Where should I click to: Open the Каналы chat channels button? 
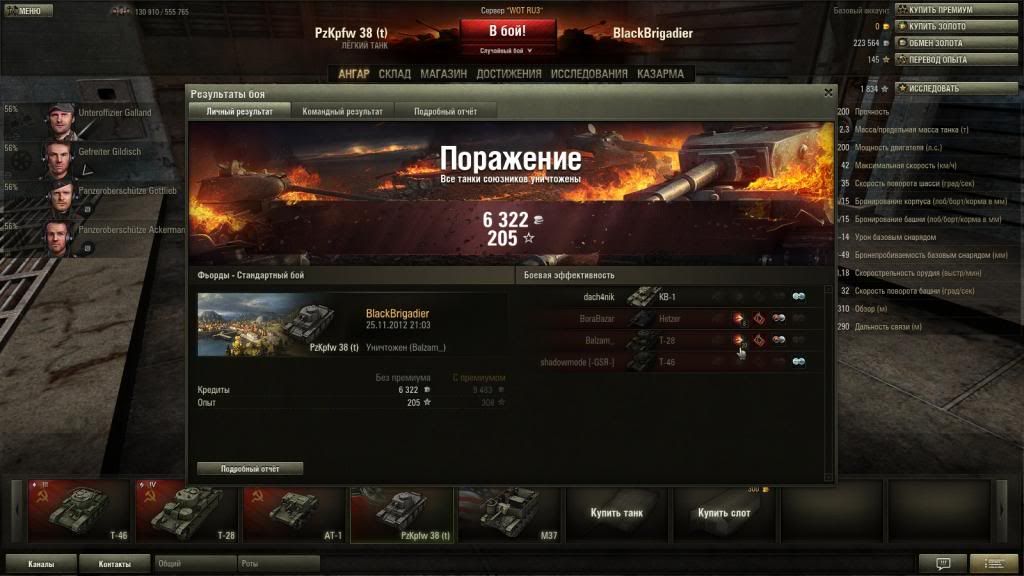[41, 563]
